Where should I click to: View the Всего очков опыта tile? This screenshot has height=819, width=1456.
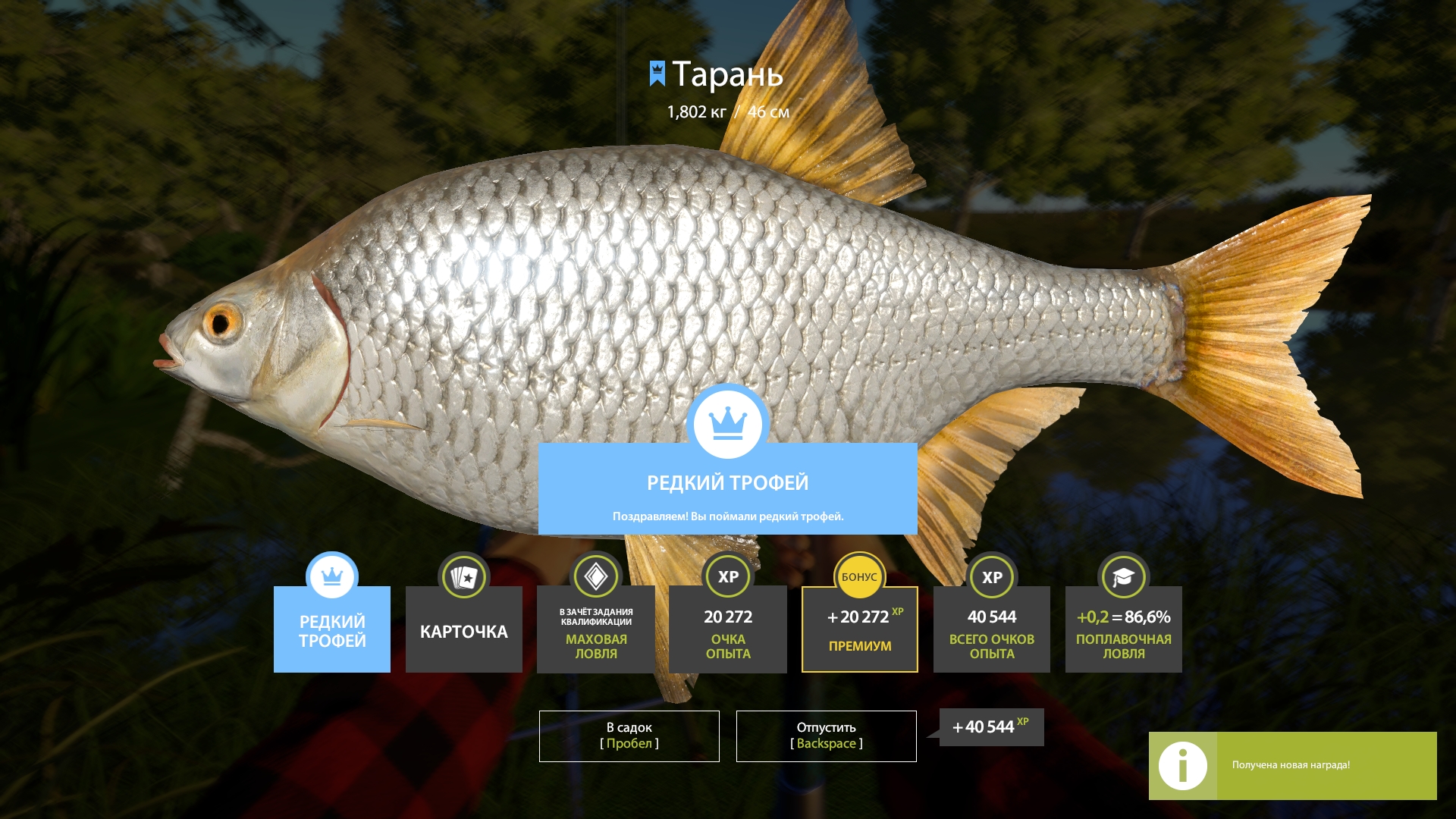991,629
